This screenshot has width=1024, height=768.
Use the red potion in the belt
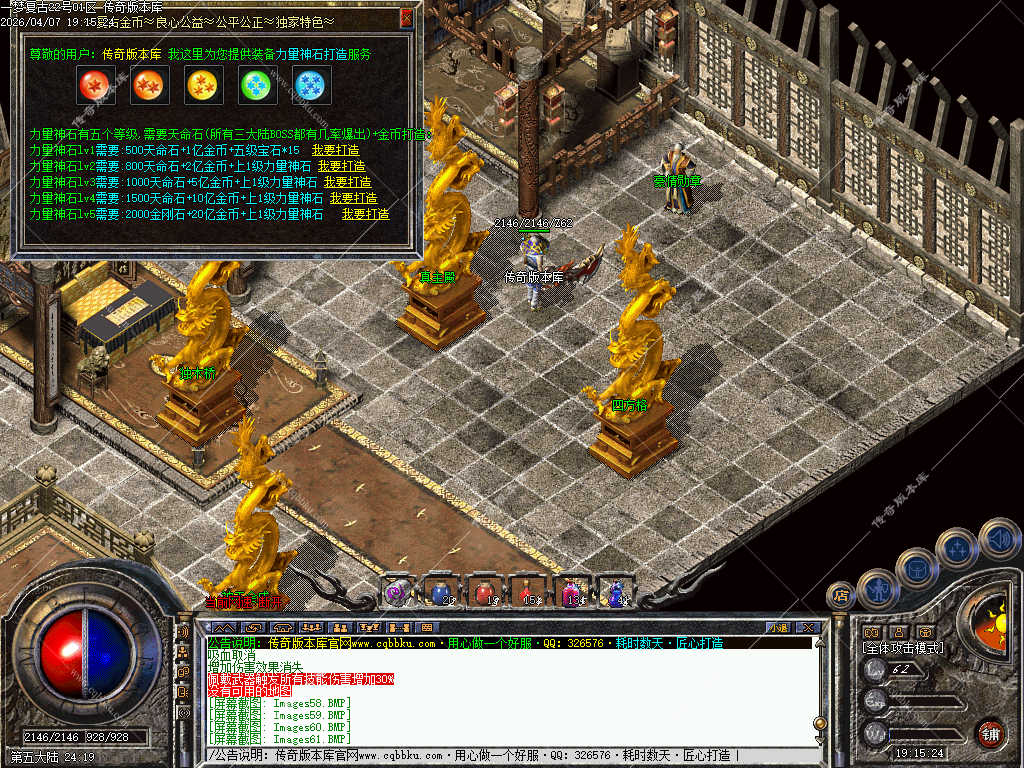point(484,592)
